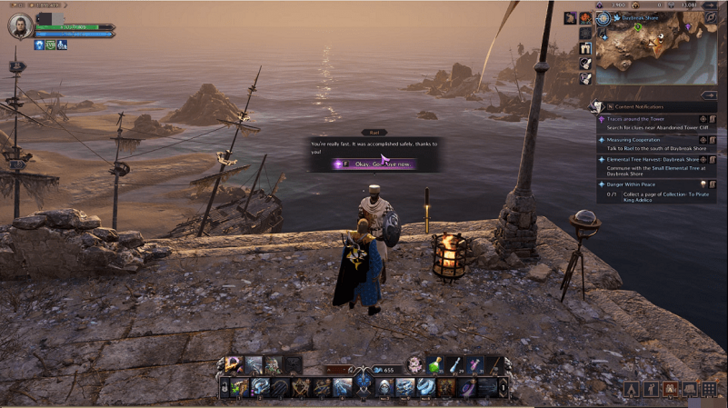728x408 pixels.
Task: Click the blue shield buff icon
Action: point(39,44)
